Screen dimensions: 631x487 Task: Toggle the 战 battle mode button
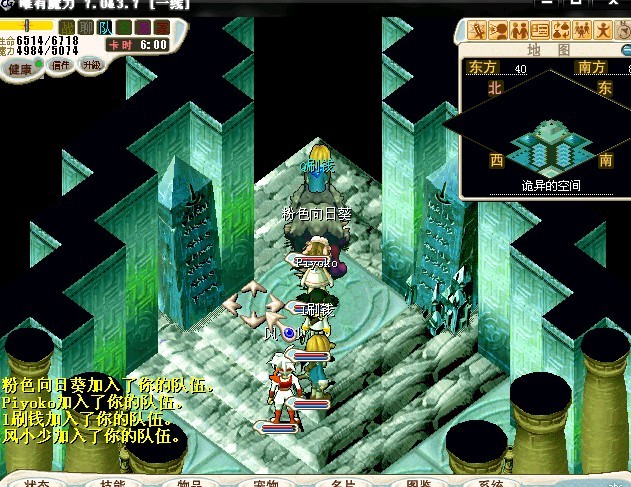coord(67,26)
